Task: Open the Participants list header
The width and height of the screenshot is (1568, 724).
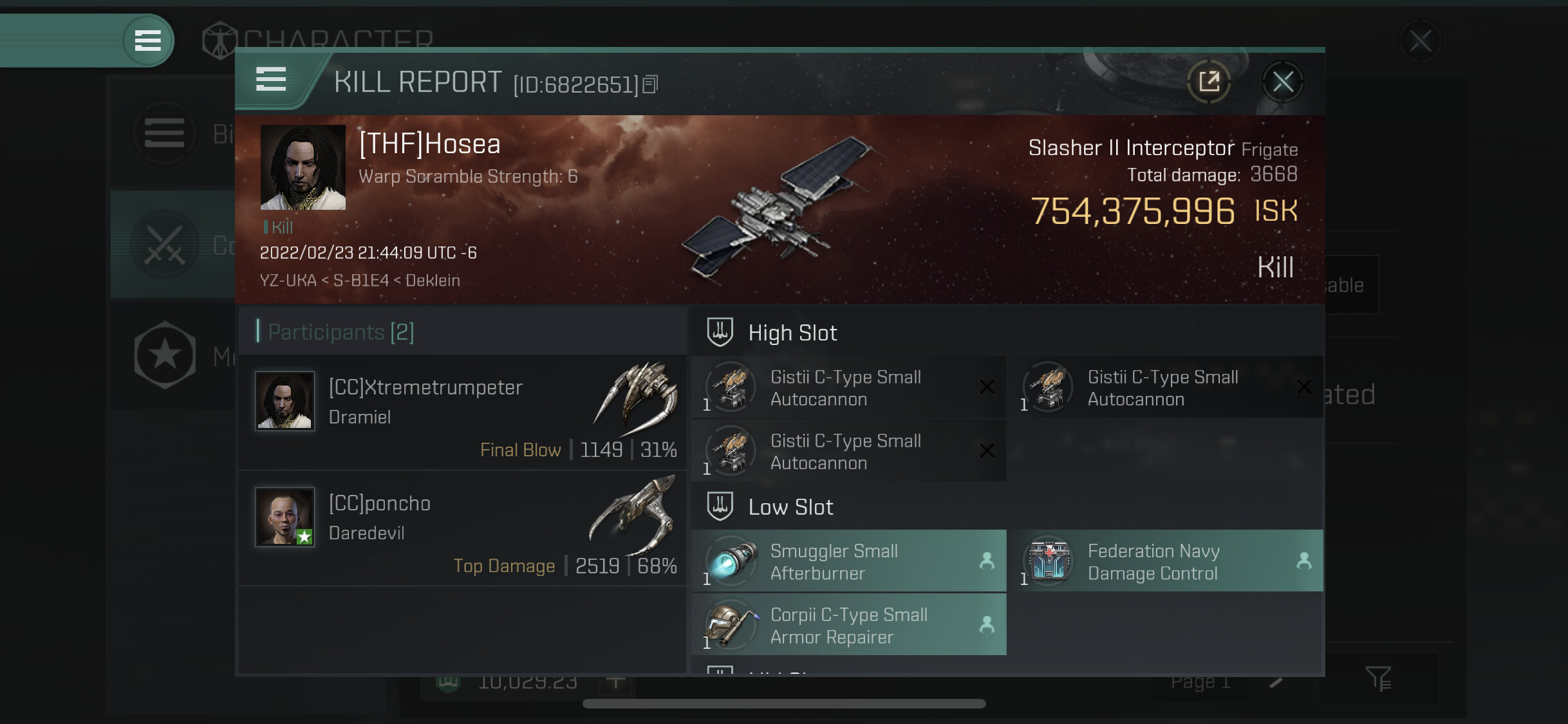Action: tap(341, 332)
